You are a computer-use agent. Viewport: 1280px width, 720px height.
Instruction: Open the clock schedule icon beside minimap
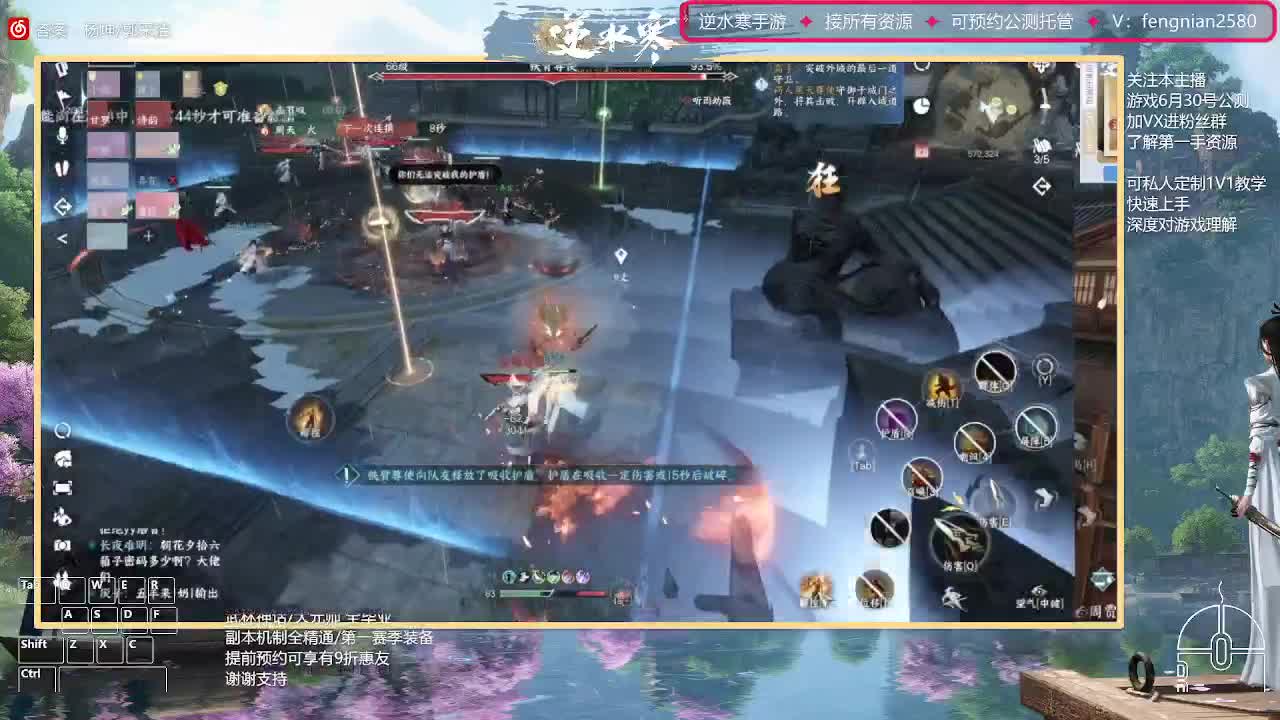pyautogui.click(x=921, y=106)
